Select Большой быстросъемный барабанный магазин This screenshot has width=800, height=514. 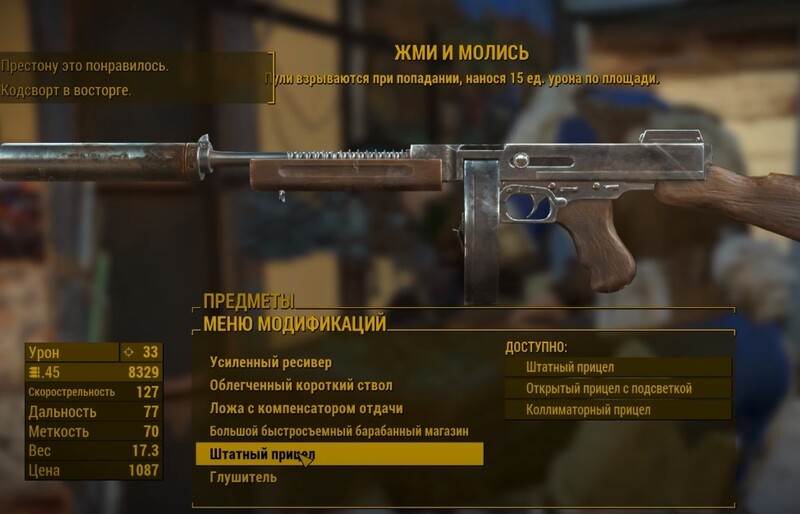tap(338, 431)
